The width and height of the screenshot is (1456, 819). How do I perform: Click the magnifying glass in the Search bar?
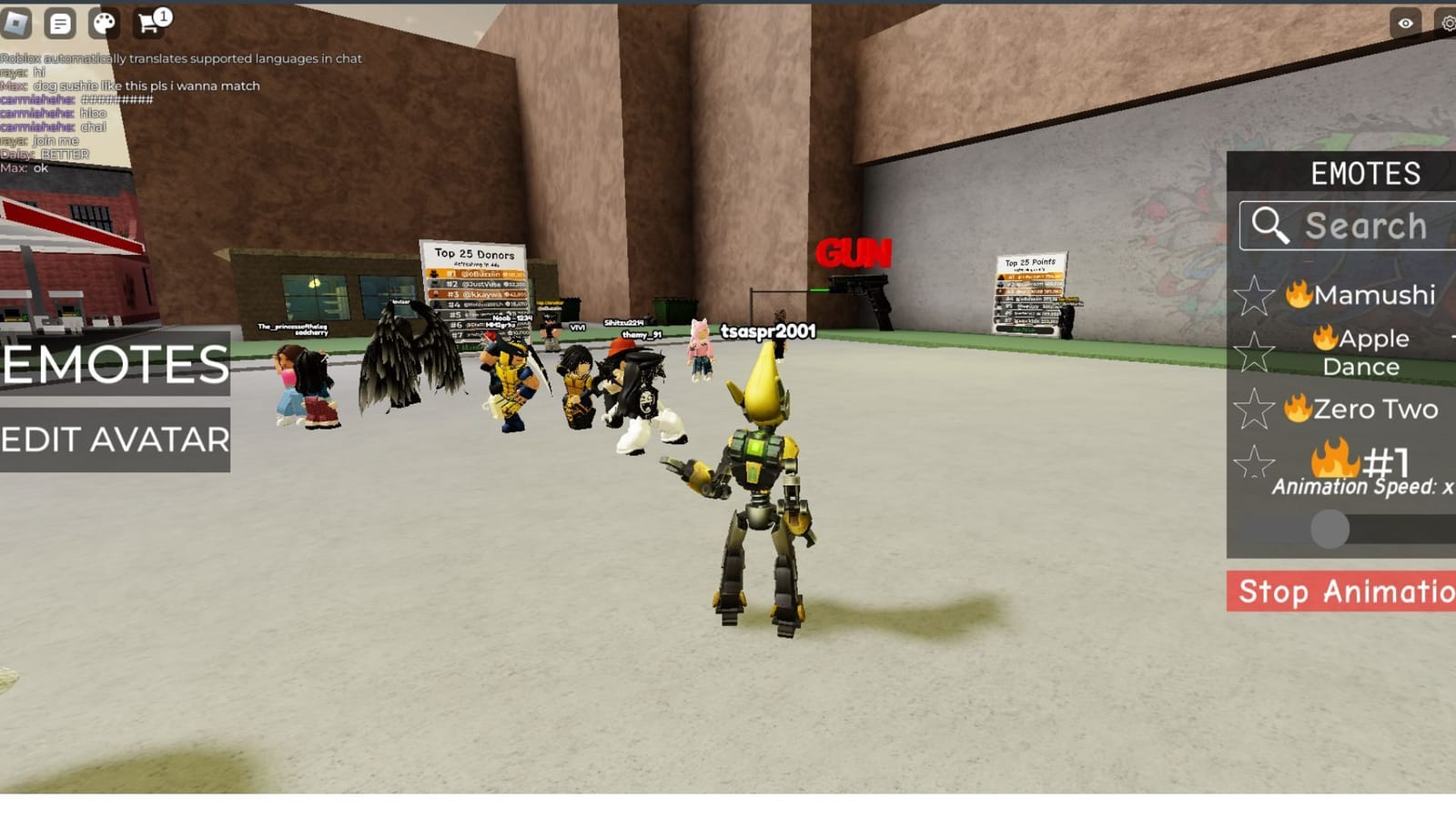point(1270,226)
